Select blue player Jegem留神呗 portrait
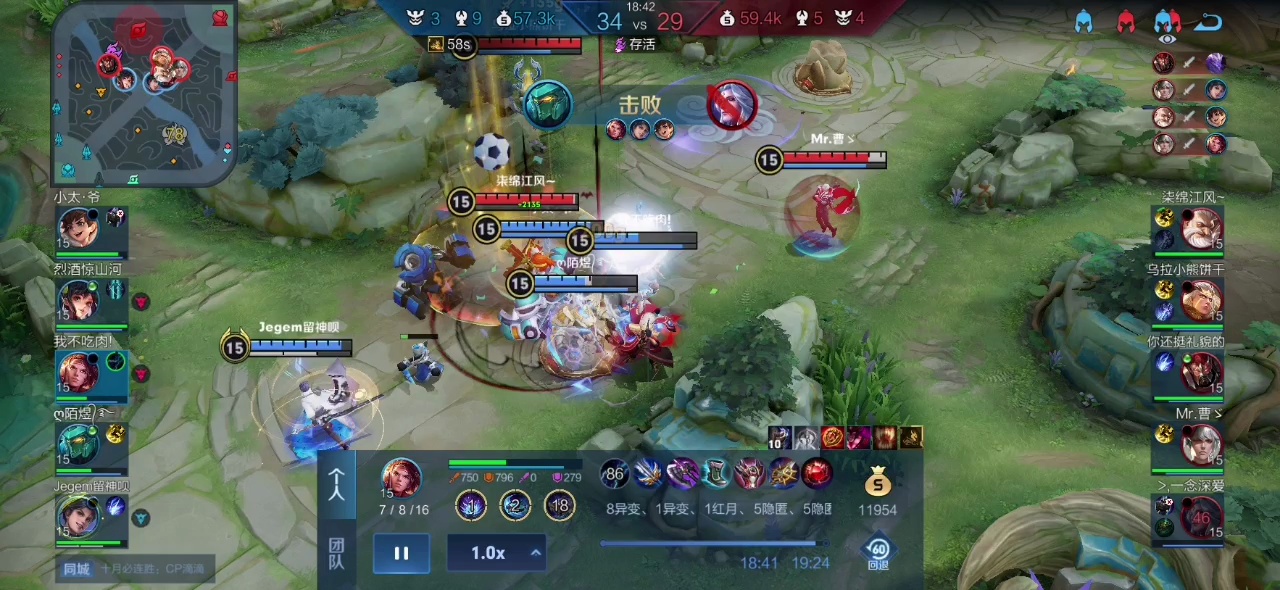1280x590 pixels. tap(77, 517)
